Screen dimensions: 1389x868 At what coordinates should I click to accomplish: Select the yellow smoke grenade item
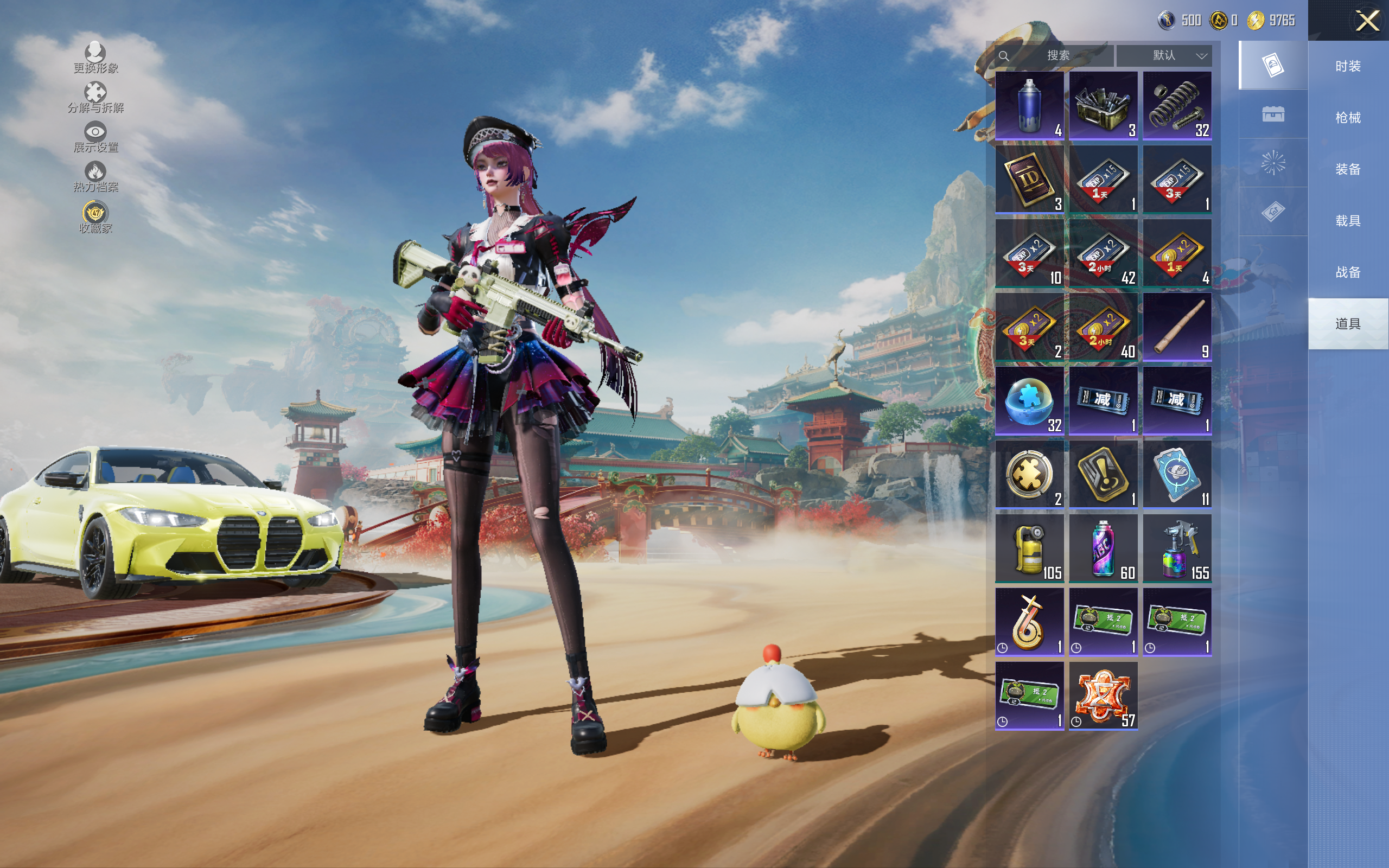coord(1029,548)
